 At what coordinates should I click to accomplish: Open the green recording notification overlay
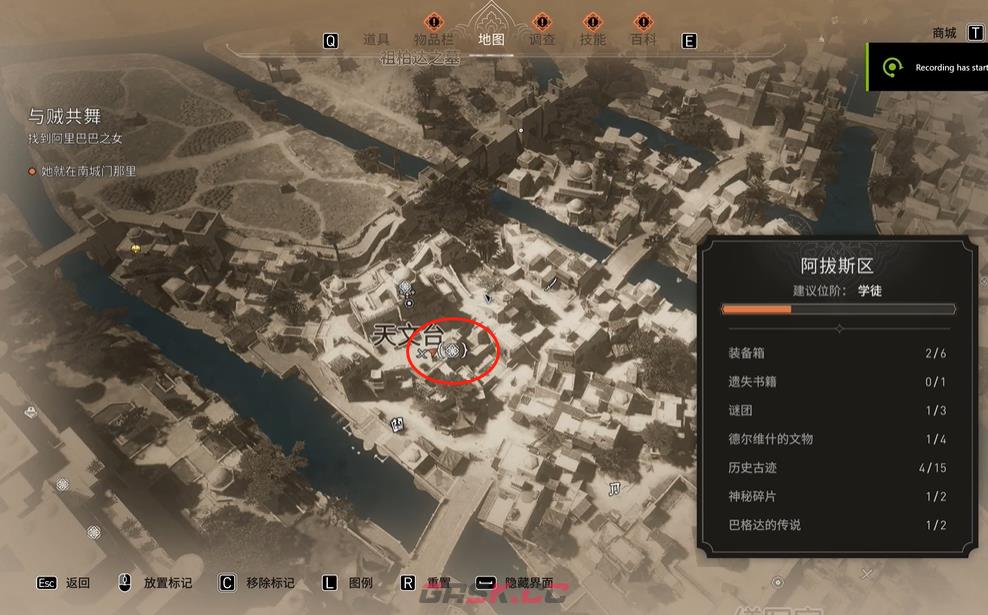click(928, 67)
